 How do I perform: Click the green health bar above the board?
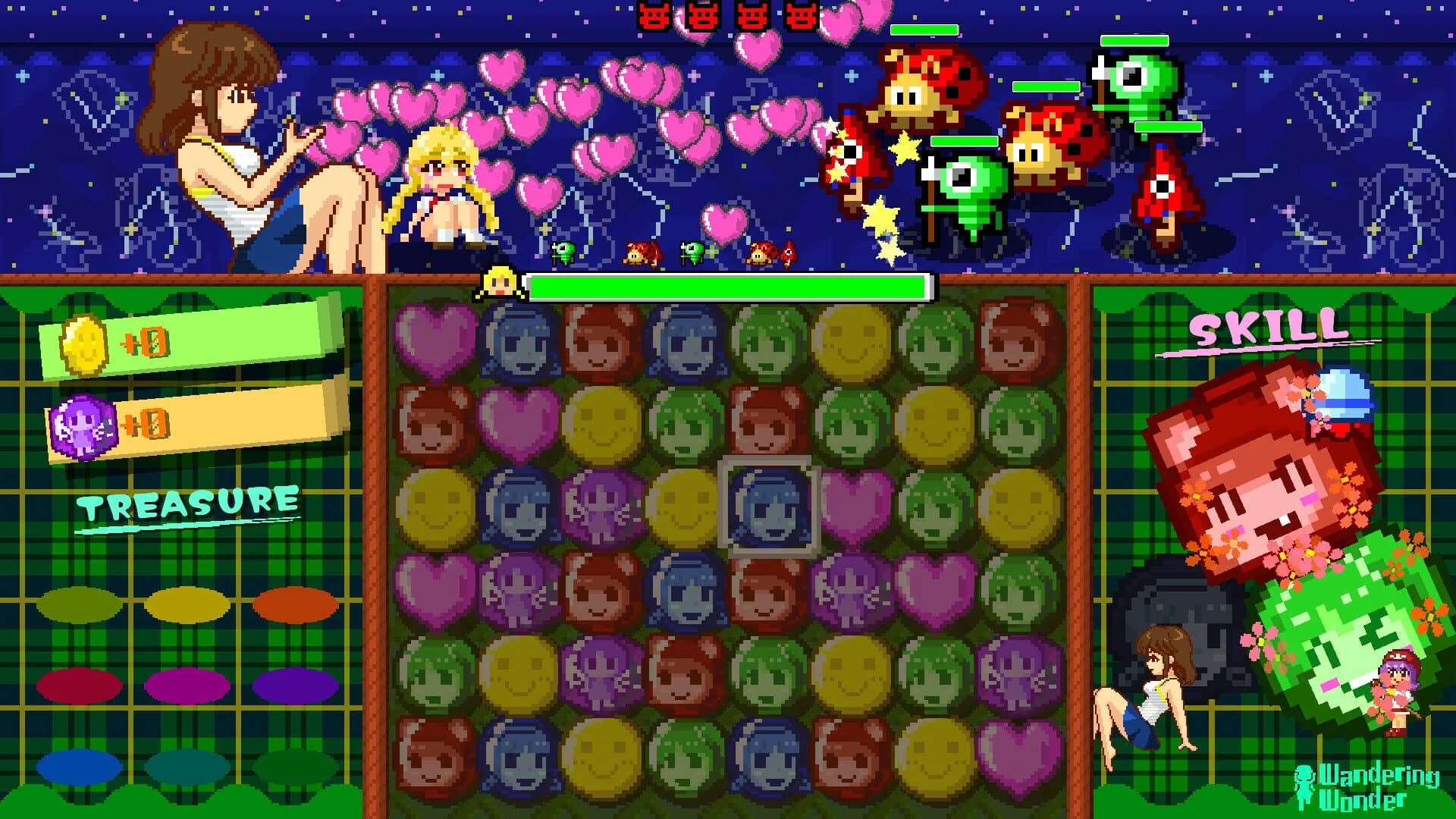tap(728, 287)
